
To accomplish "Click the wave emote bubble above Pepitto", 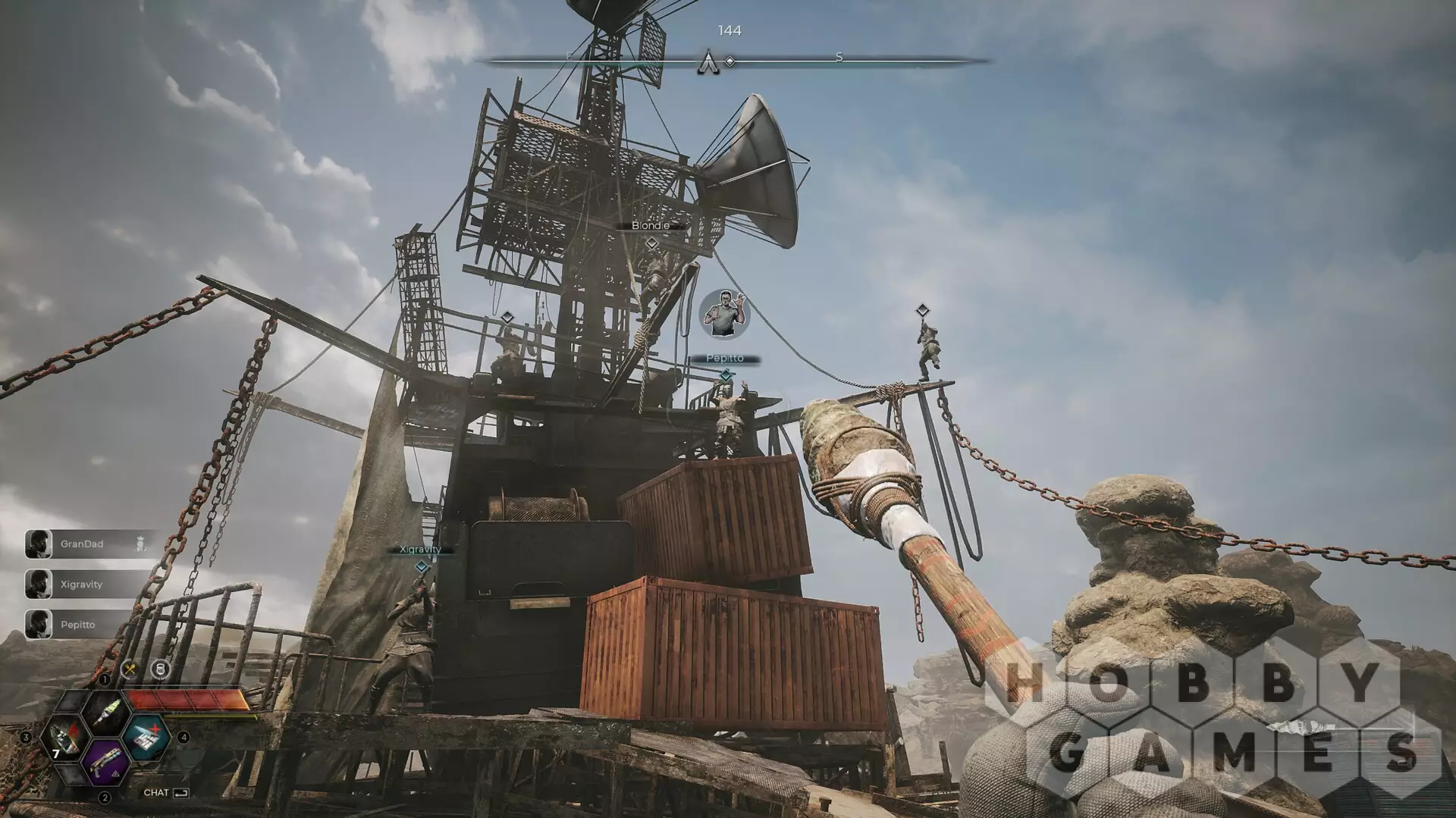I will click(725, 313).
